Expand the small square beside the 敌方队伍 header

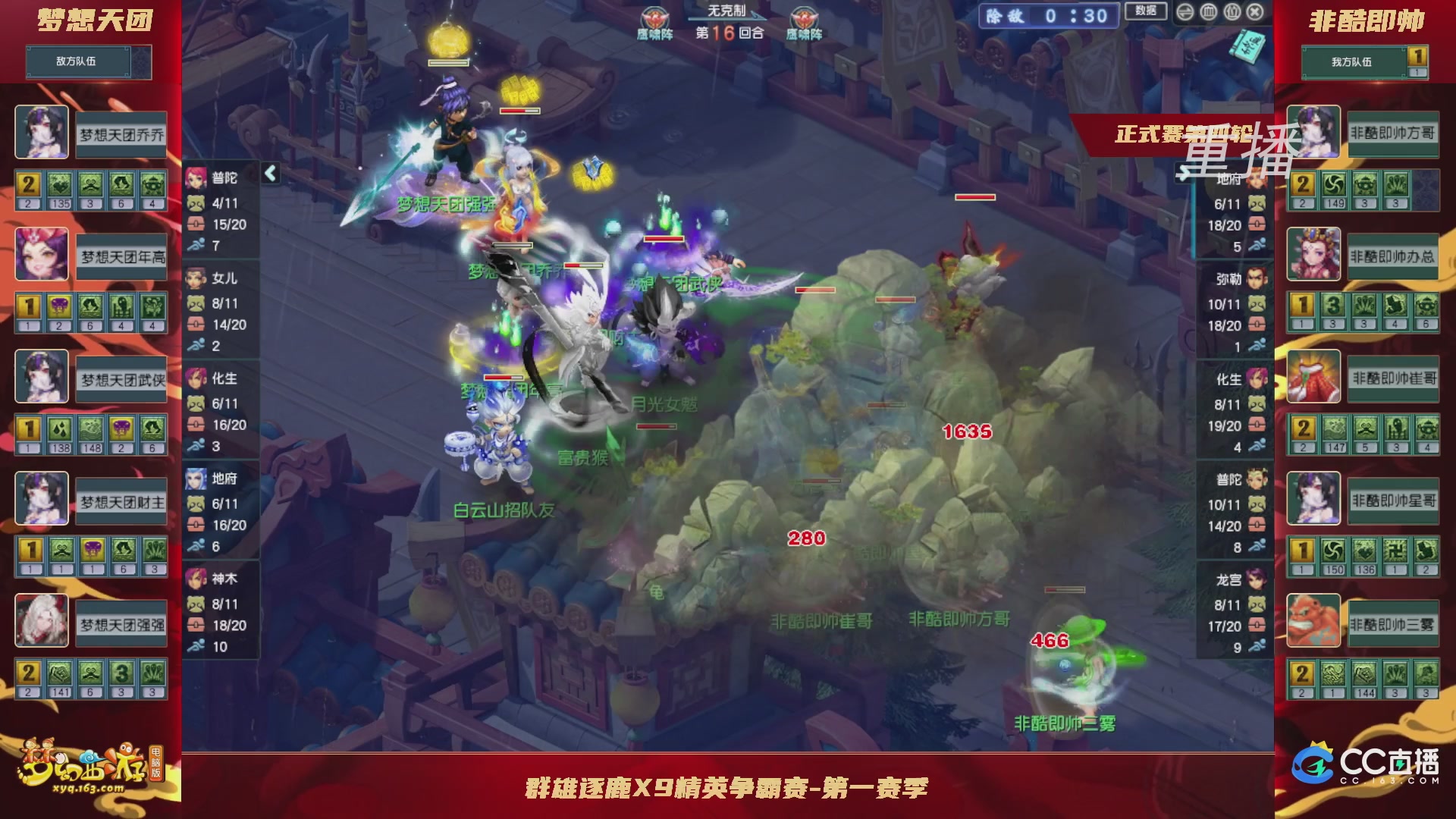click(143, 62)
